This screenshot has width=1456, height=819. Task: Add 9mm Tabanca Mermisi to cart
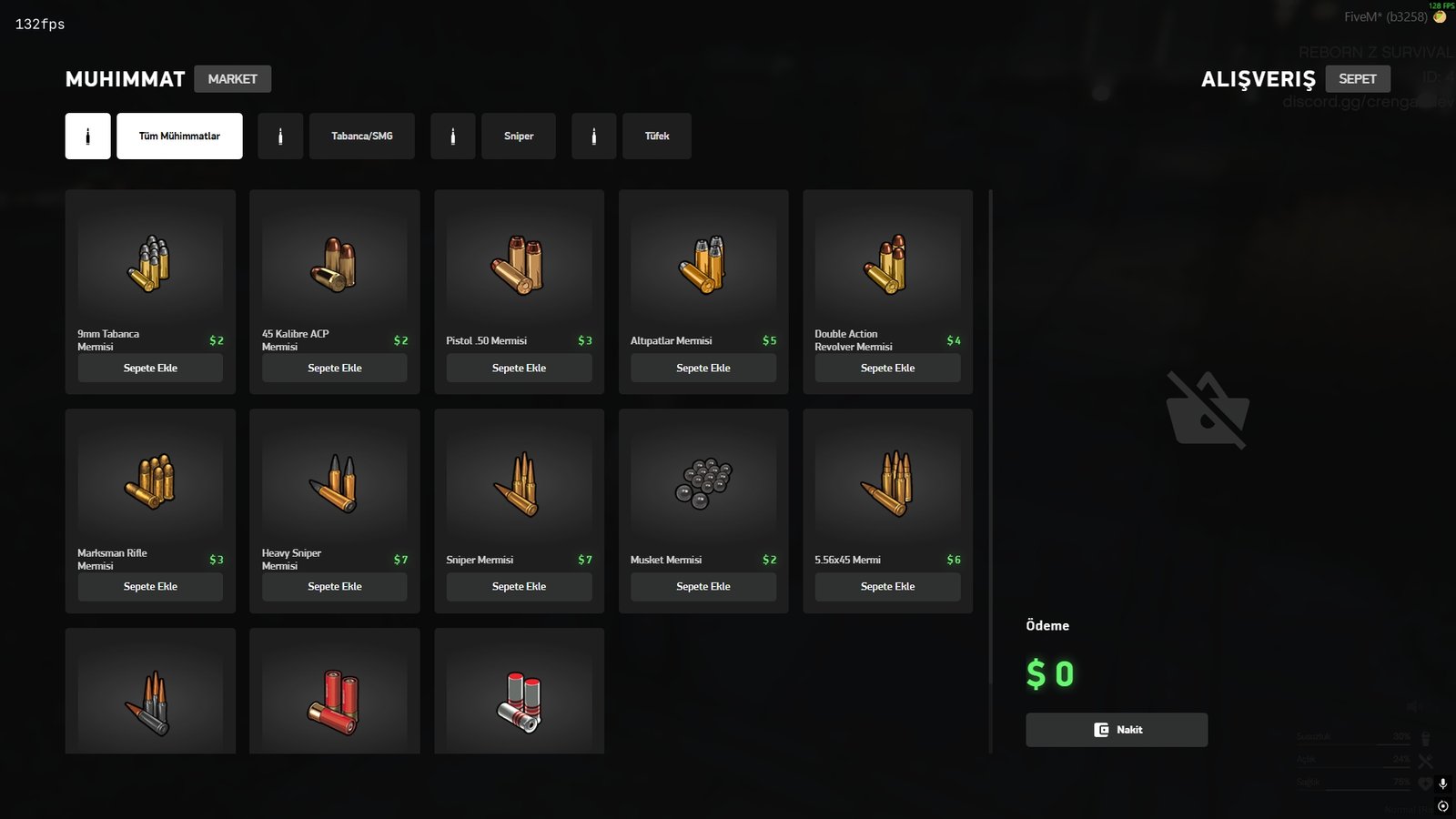click(x=150, y=368)
